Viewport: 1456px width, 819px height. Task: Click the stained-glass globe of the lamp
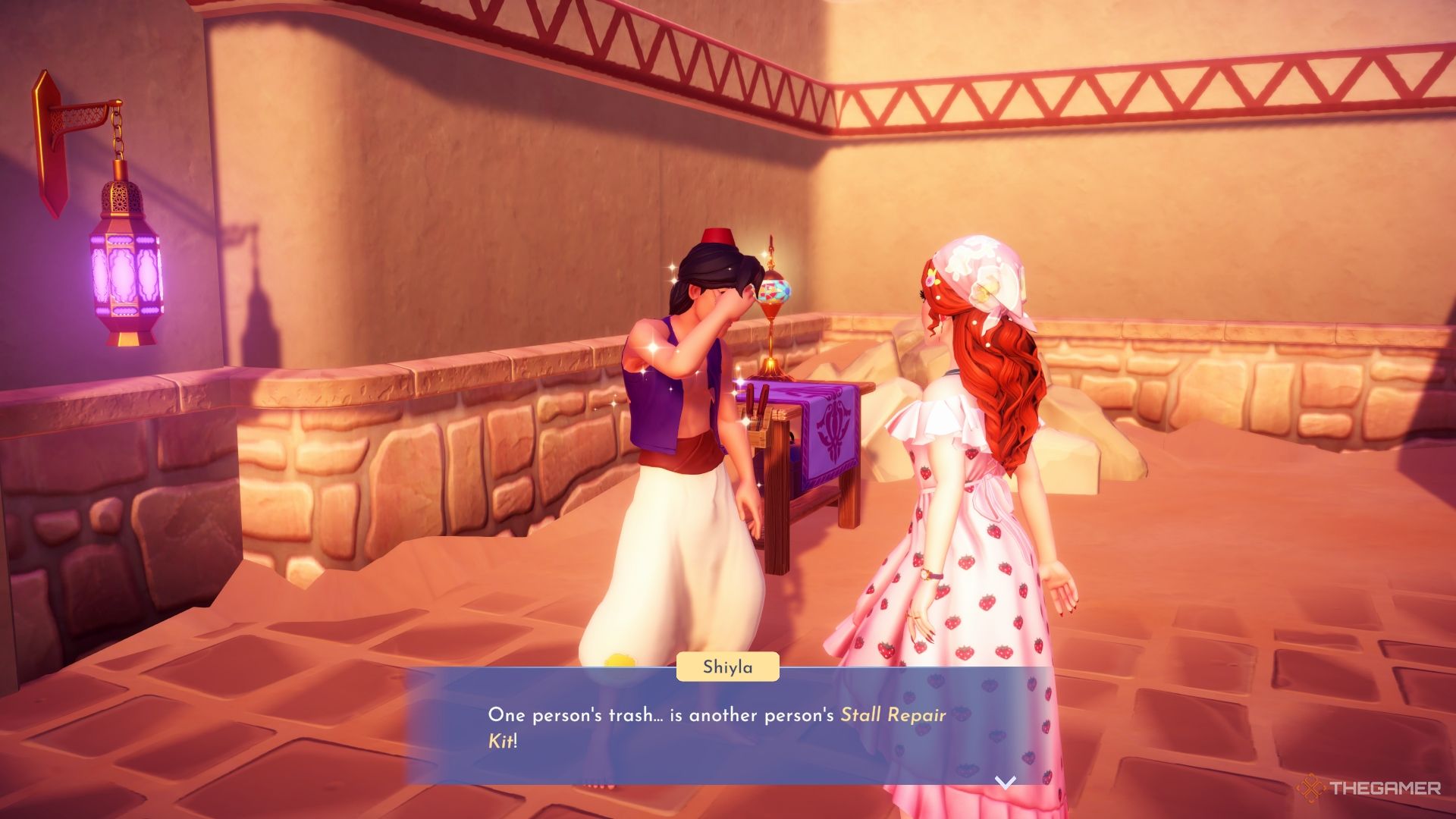(x=775, y=292)
